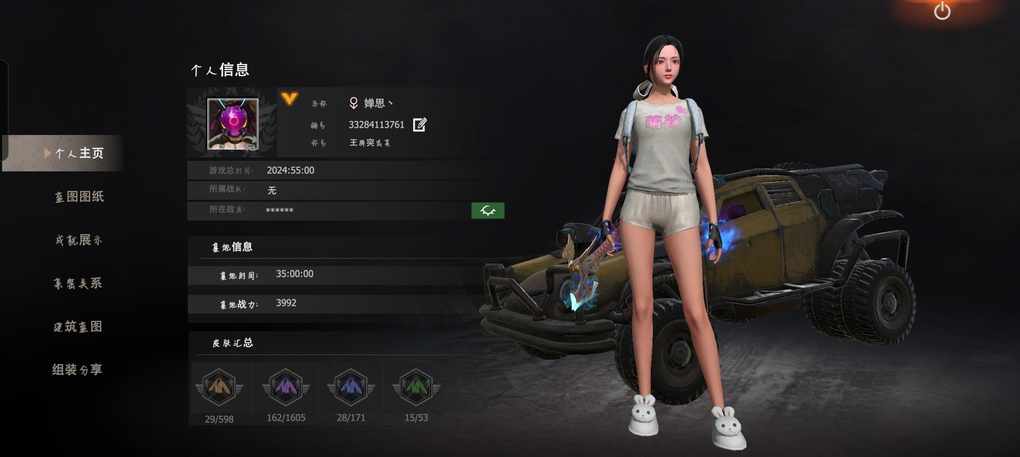Click the green refresh button
This screenshot has width=1020, height=457.
click(x=488, y=210)
